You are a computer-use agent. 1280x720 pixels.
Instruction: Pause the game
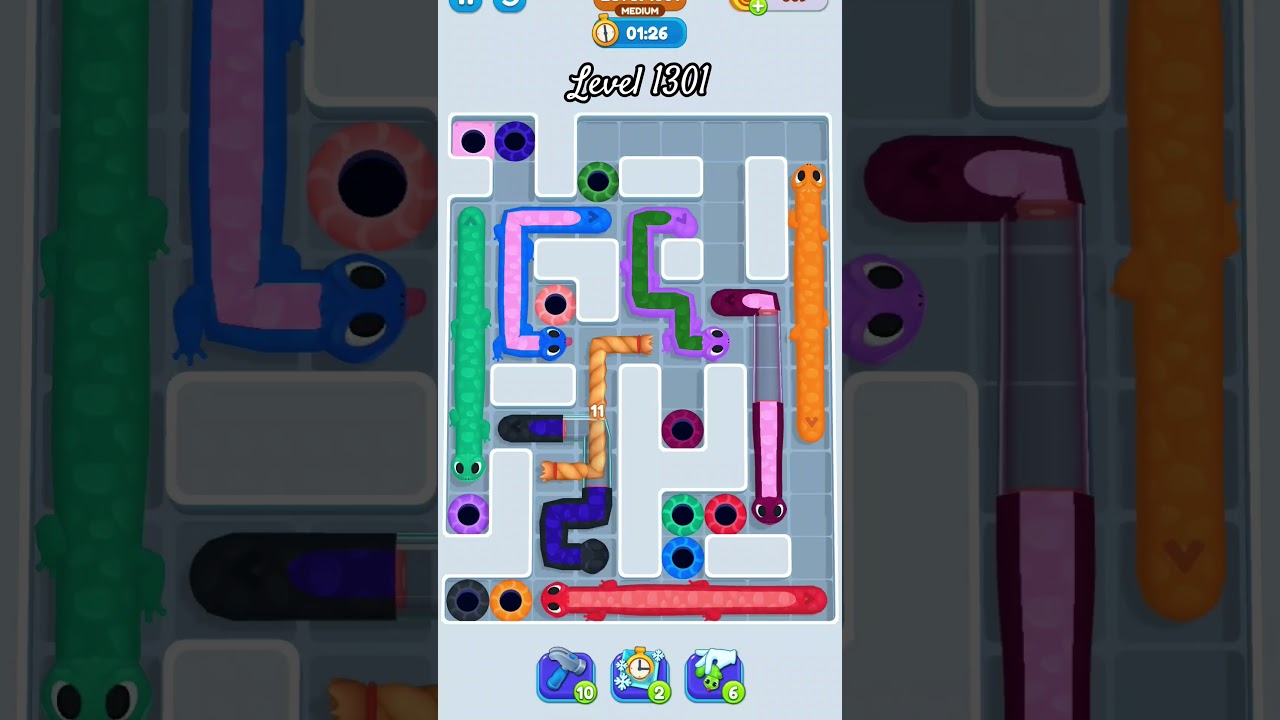(464, 3)
